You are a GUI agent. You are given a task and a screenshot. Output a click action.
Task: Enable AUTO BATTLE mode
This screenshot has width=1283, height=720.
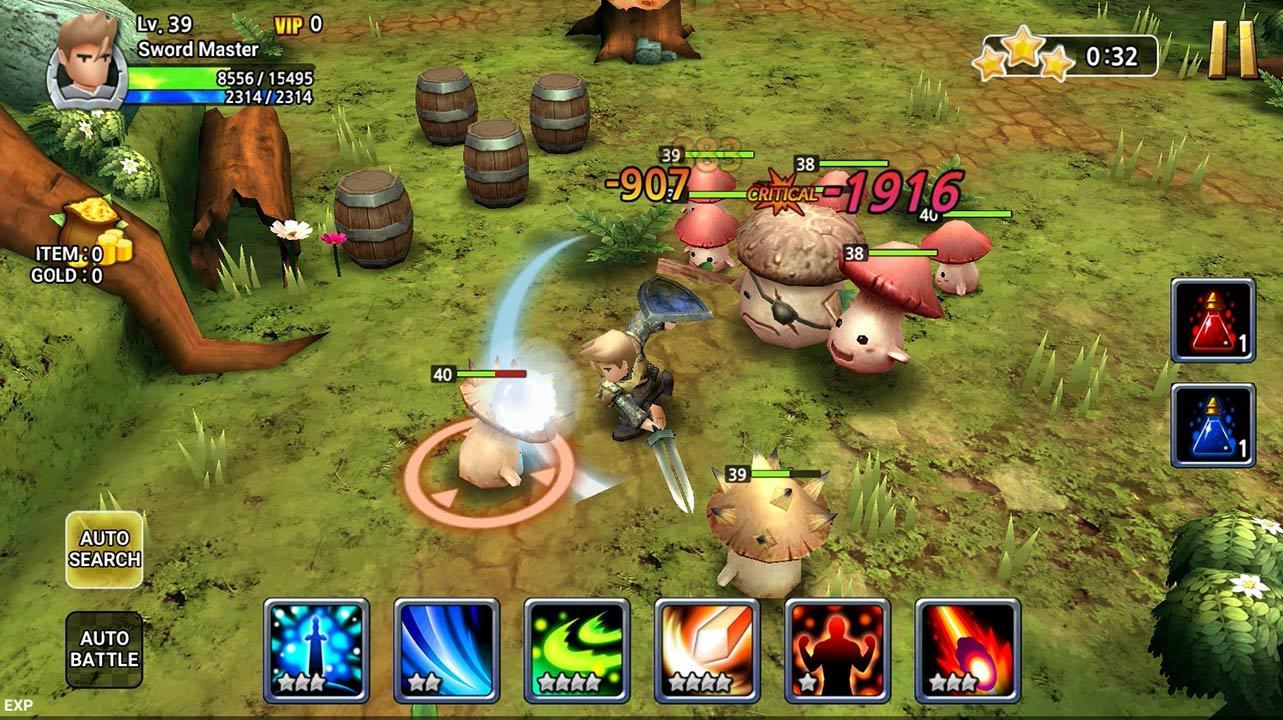(x=104, y=647)
